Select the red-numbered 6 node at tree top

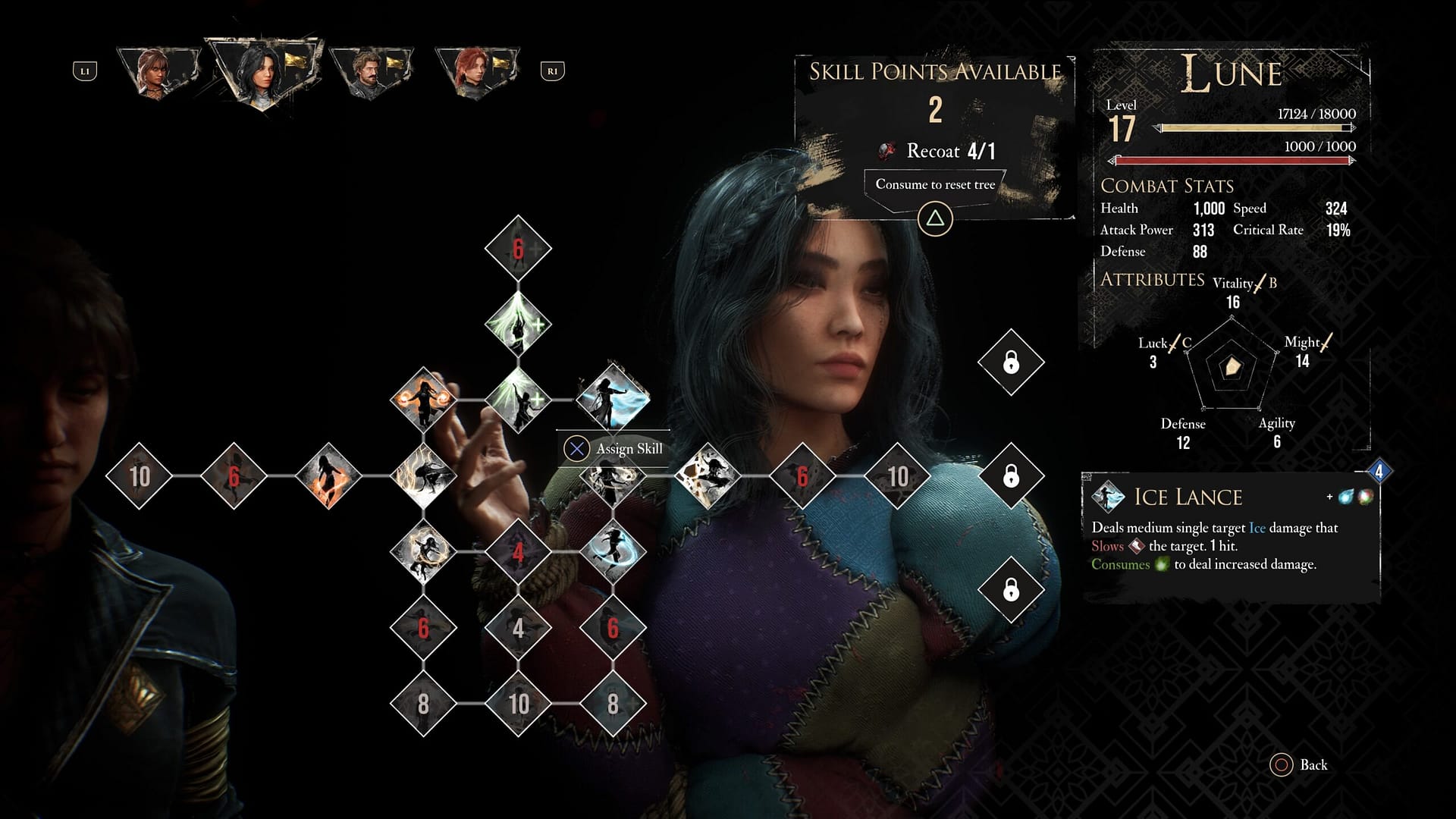[516, 247]
